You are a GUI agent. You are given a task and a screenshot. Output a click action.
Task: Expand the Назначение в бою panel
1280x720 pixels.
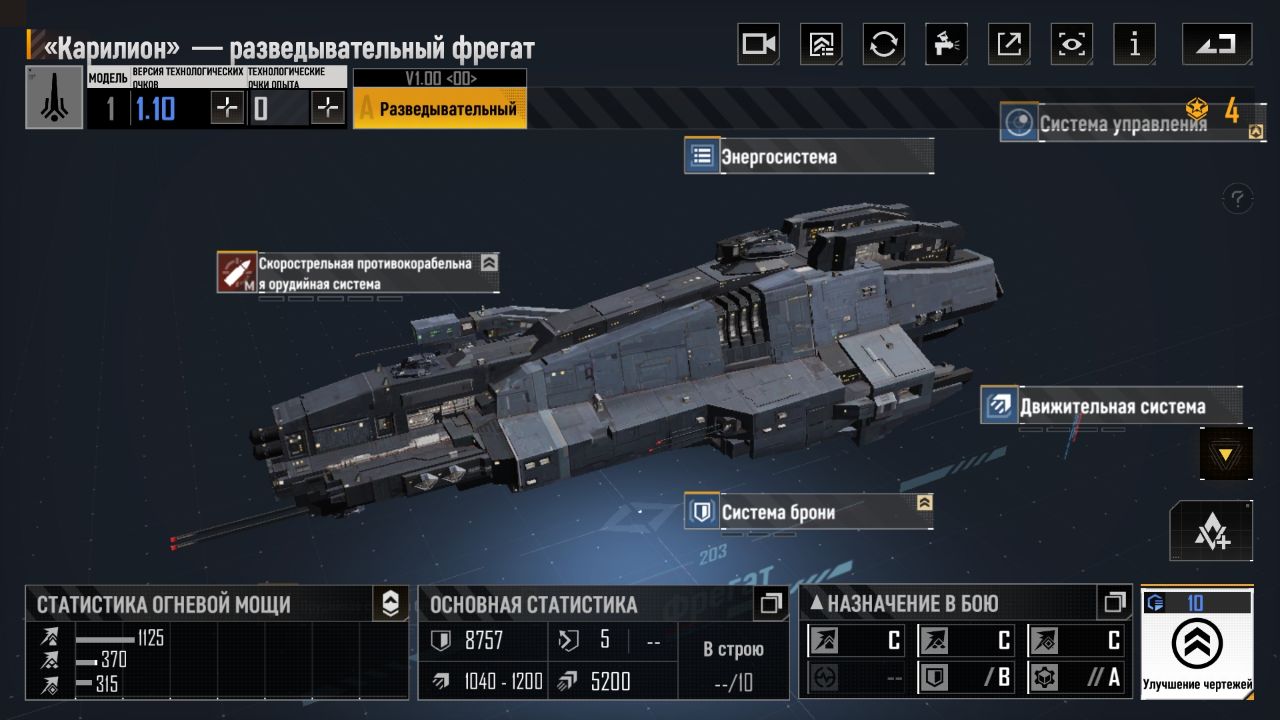[1114, 603]
